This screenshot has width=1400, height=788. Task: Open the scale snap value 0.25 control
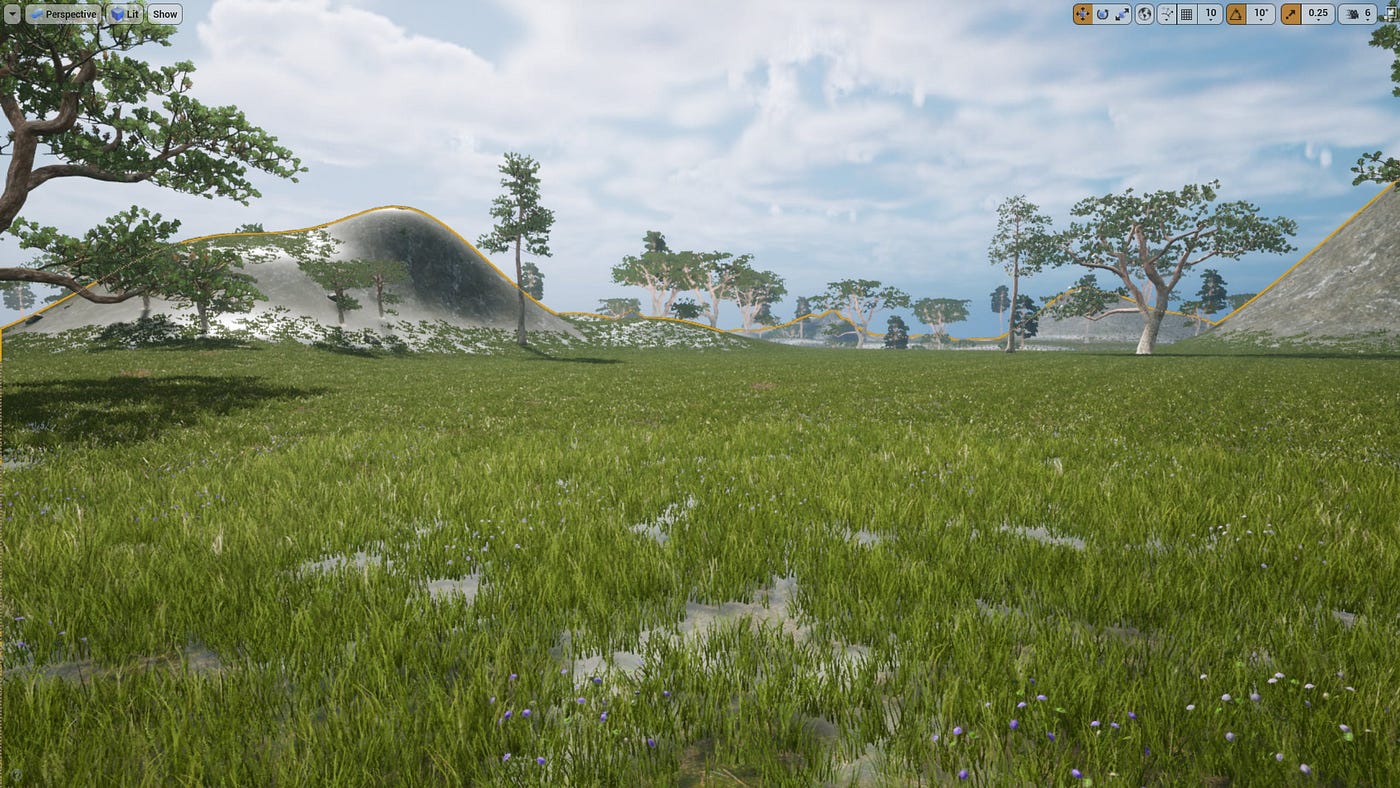pos(1317,13)
